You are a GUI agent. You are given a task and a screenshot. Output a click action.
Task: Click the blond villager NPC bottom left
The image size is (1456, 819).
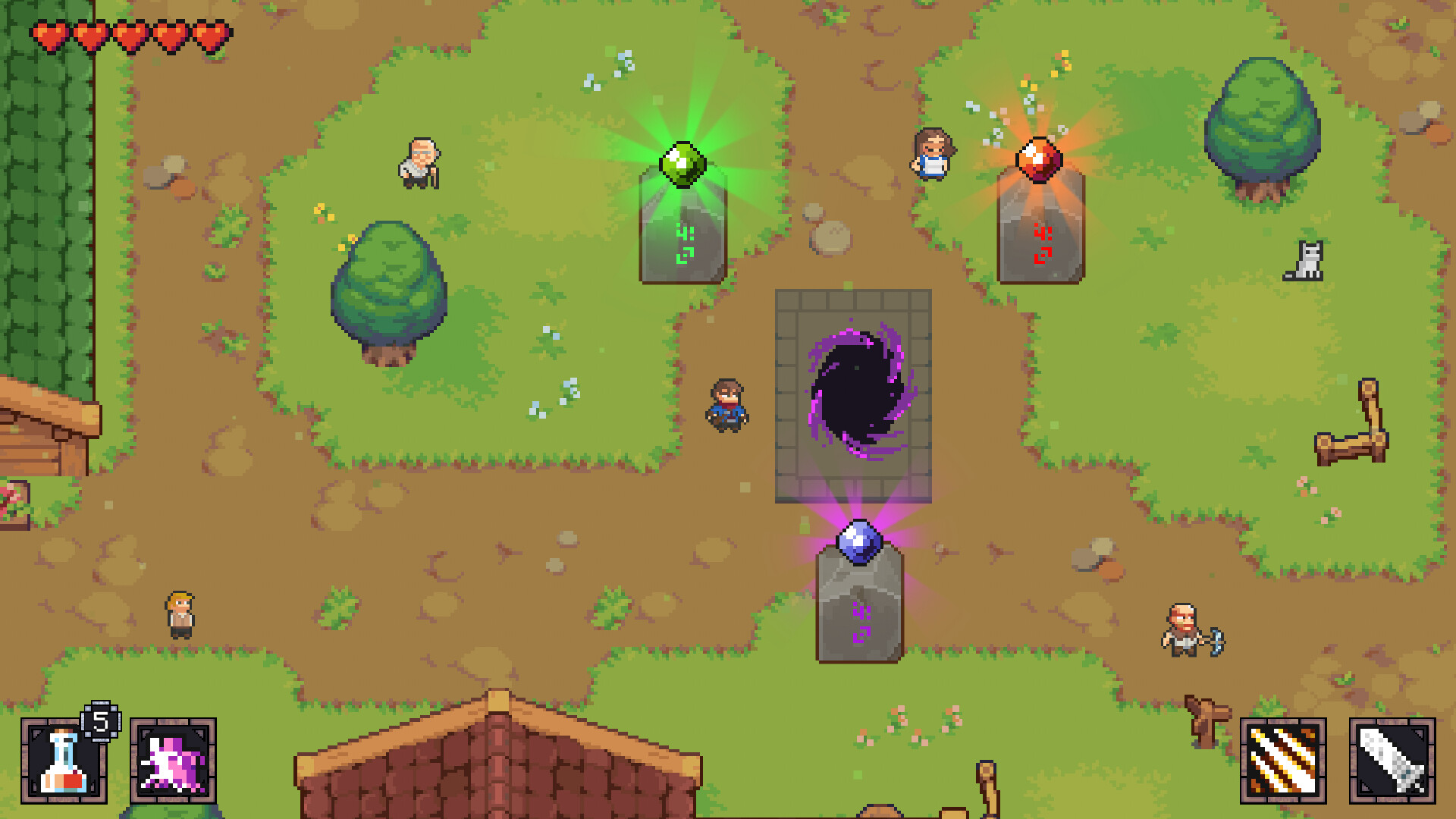180,614
